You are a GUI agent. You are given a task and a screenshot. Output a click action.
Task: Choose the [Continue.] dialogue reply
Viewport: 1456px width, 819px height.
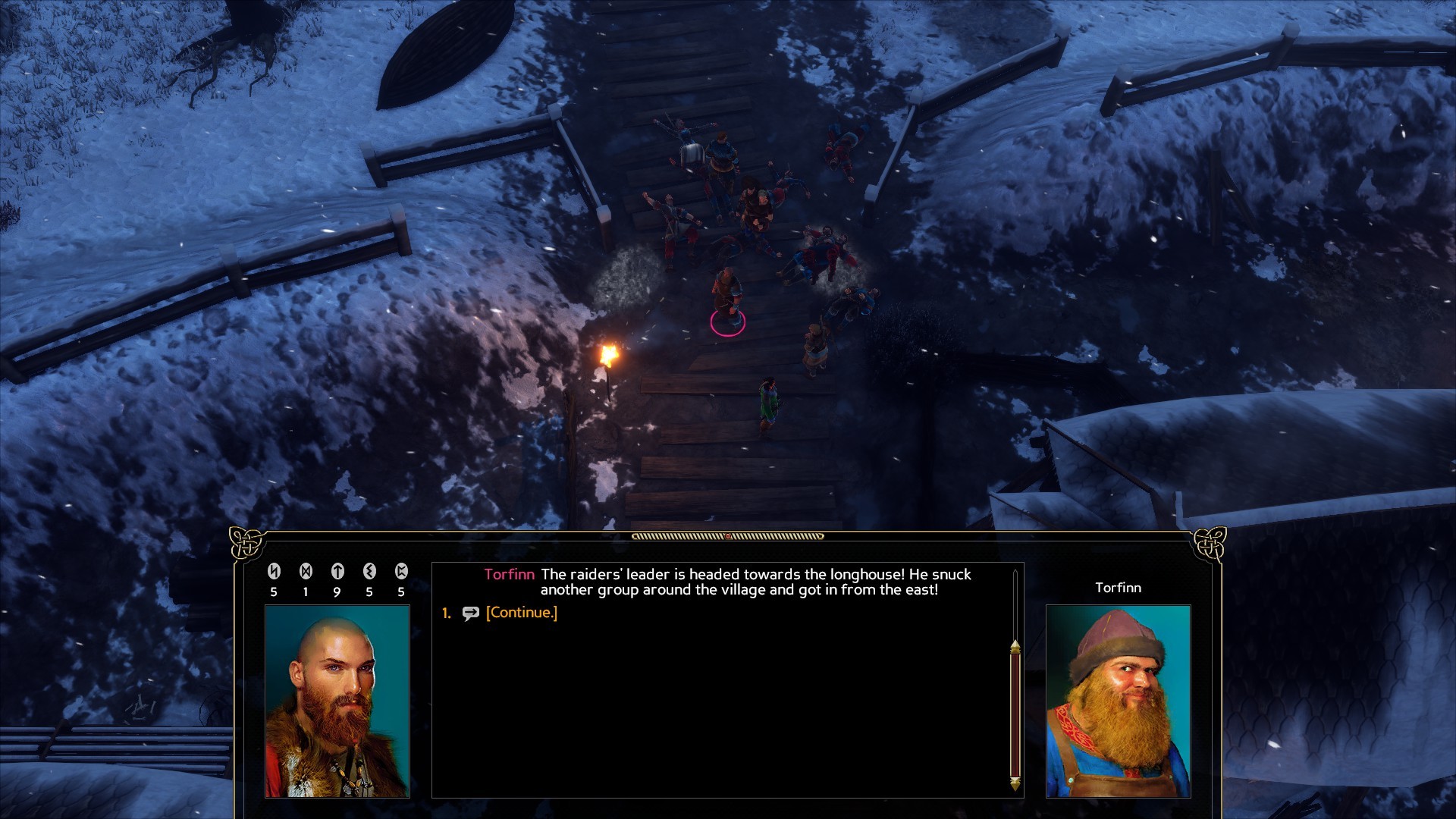coord(521,613)
